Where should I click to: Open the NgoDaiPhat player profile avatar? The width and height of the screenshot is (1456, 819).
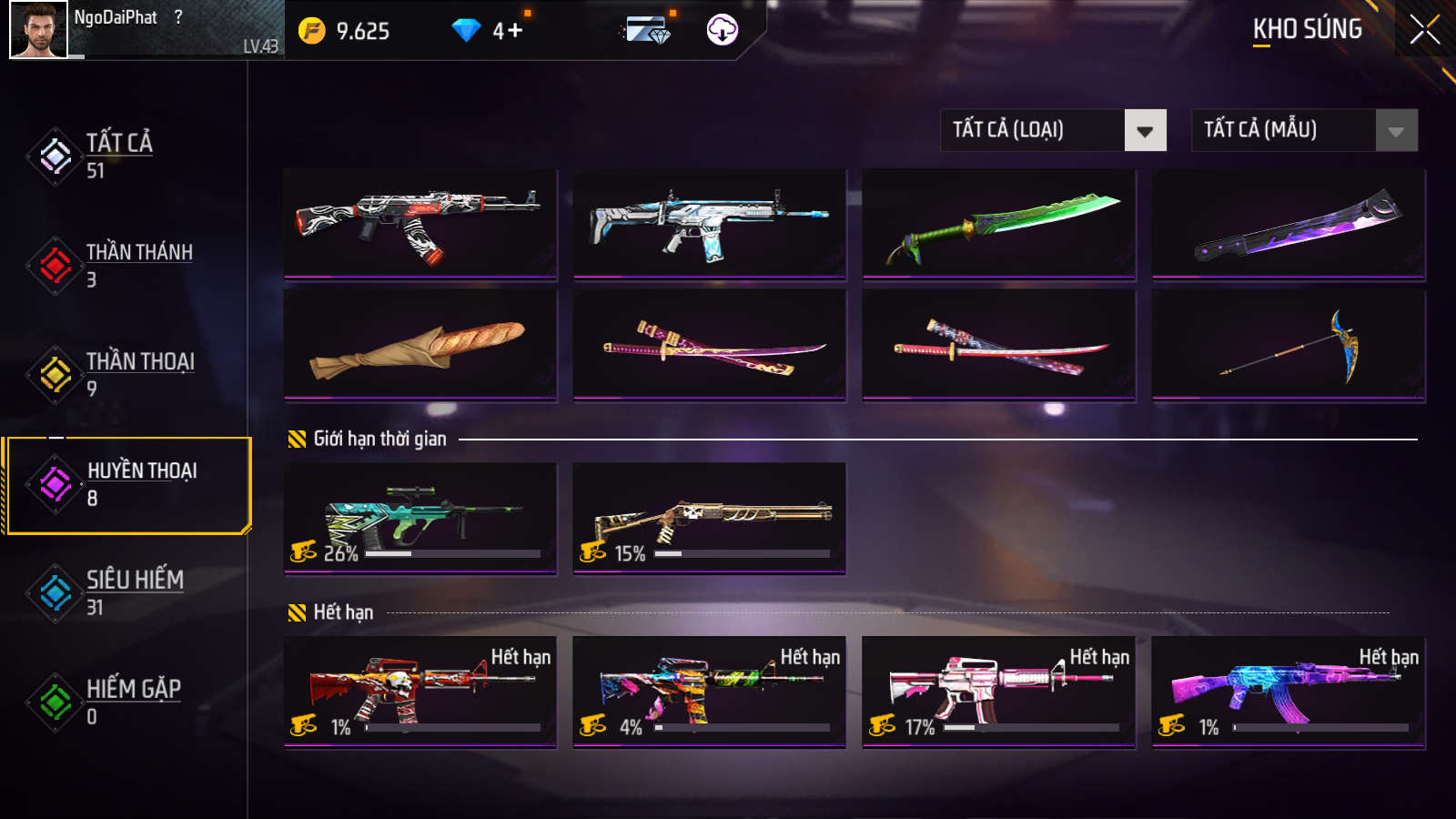click(x=38, y=30)
